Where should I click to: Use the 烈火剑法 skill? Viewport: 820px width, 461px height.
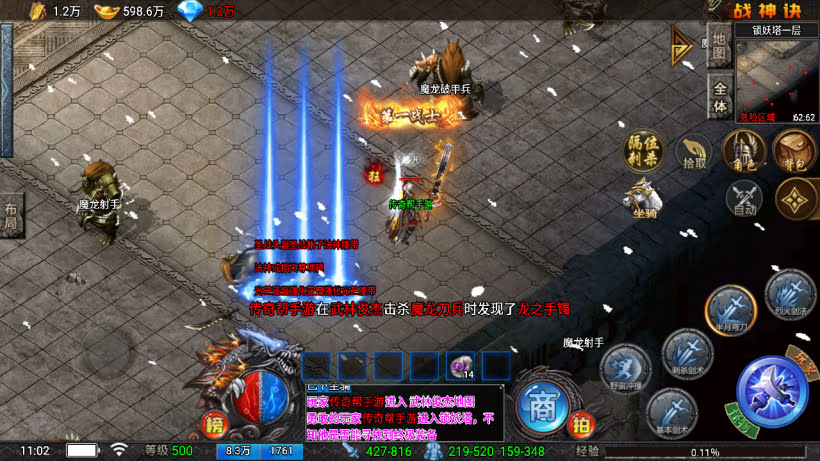[x=790, y=294]
